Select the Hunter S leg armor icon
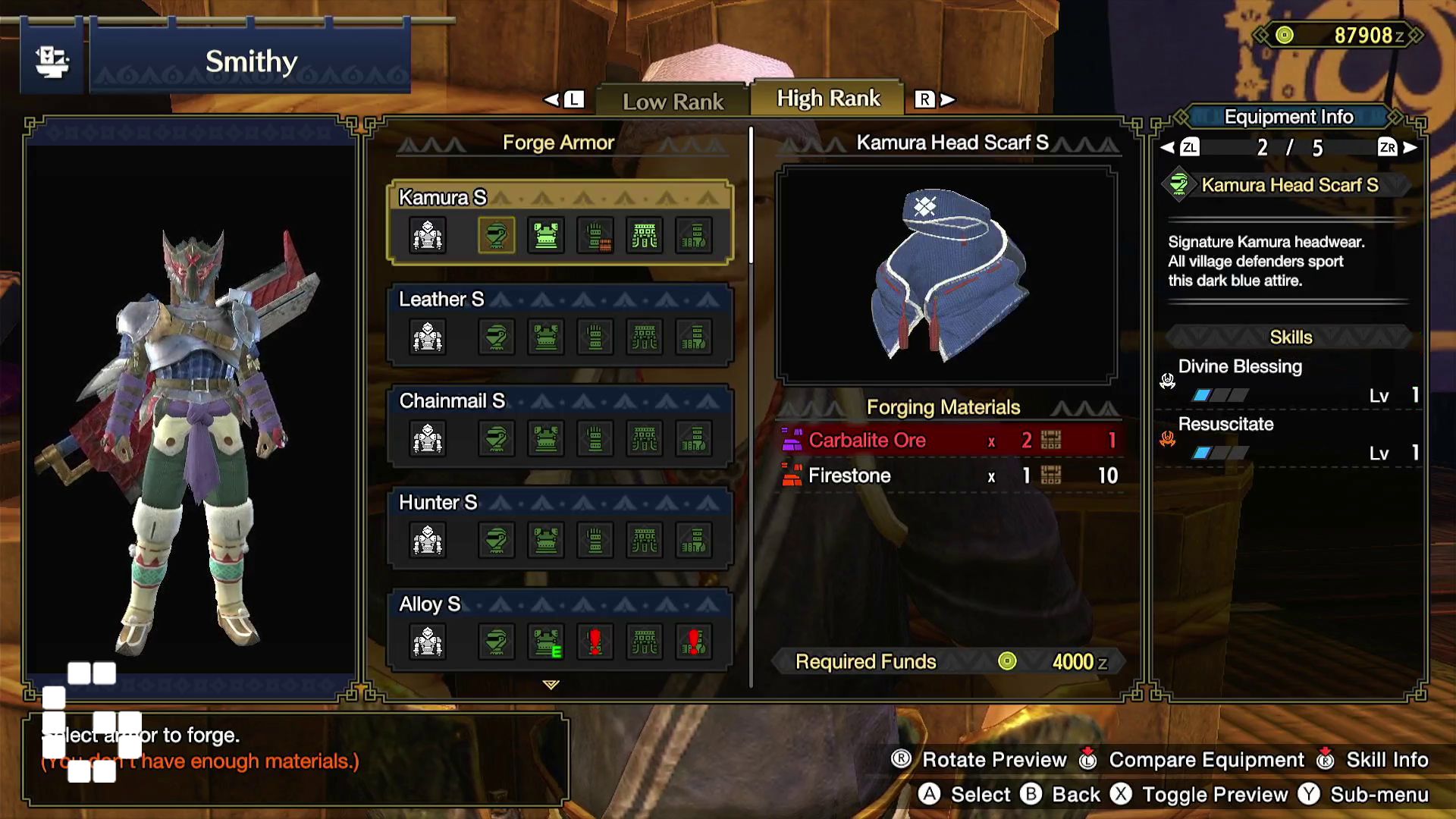This screenshot has width=1456, height=819. [692, 540]
